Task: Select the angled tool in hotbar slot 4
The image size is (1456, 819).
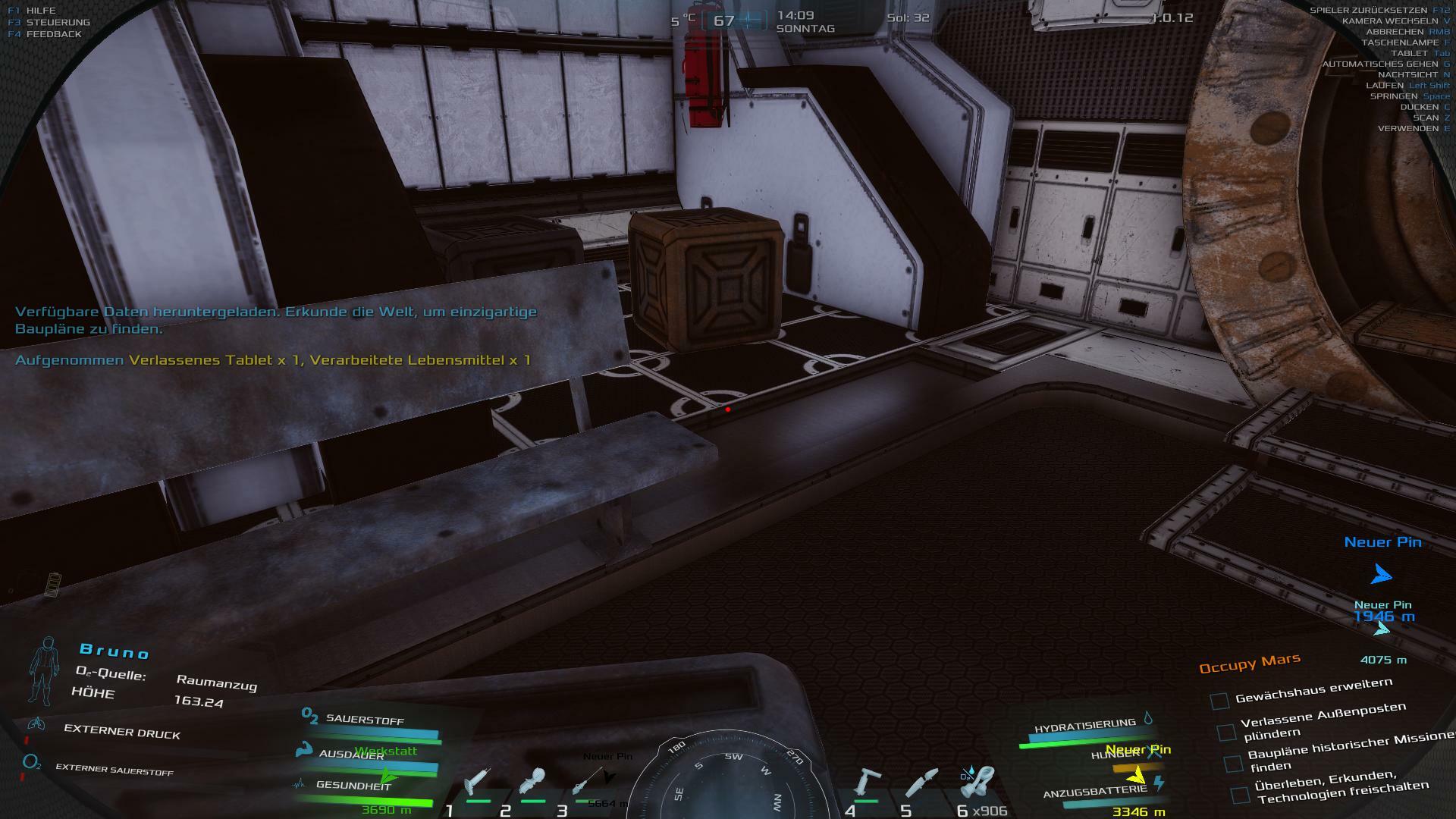Action: click(x=867, y=783)
